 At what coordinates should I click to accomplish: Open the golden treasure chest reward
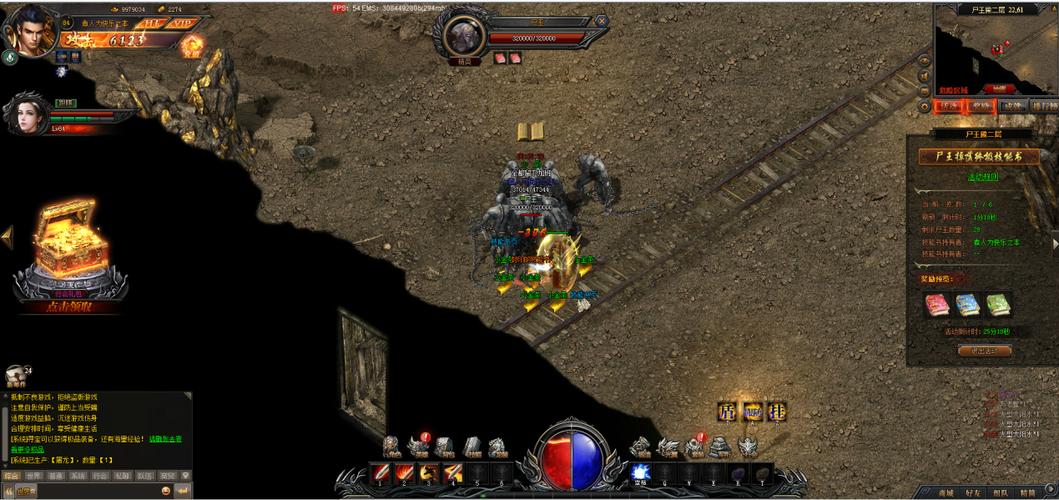click(x=64, y=250)
